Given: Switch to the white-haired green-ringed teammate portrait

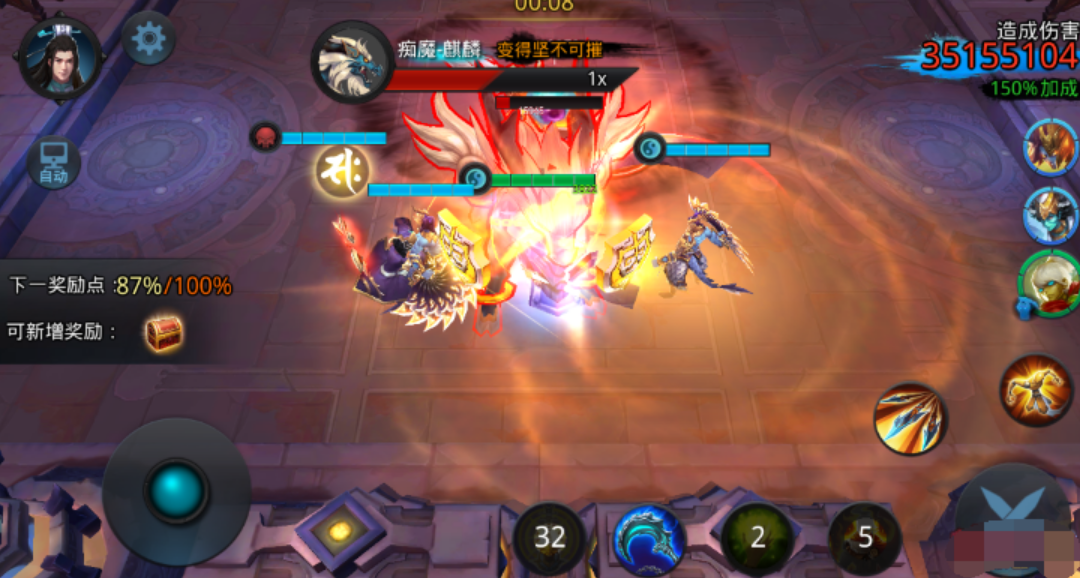Looking at the screenshot, I should tap(1049, 283).
